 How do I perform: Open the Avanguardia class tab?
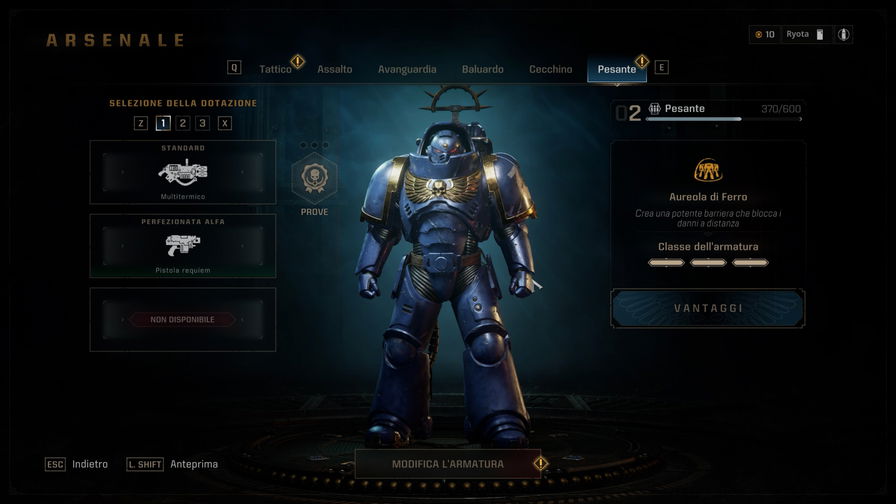click(407, 69)
